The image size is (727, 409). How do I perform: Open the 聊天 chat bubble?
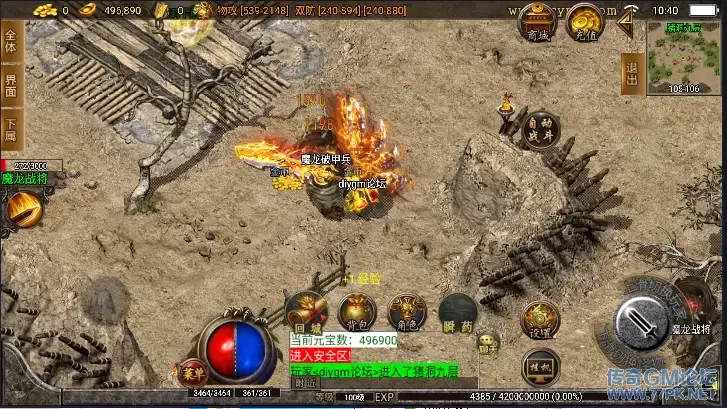(x=489, y=343)
